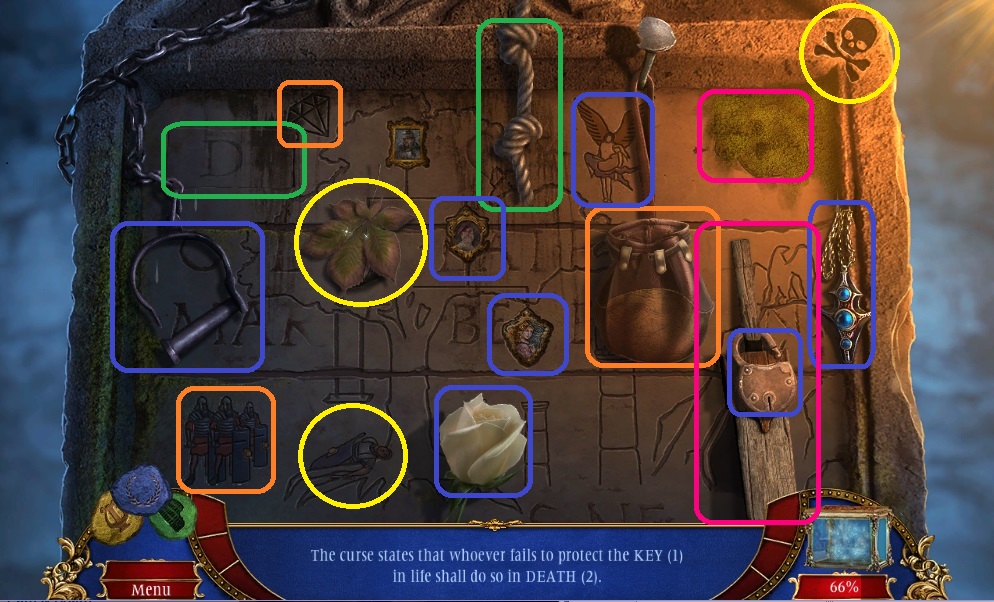The width and height of the screenshot is (994, 602).
Task: Select the yellow lyre seal
Action: [115, 518]
